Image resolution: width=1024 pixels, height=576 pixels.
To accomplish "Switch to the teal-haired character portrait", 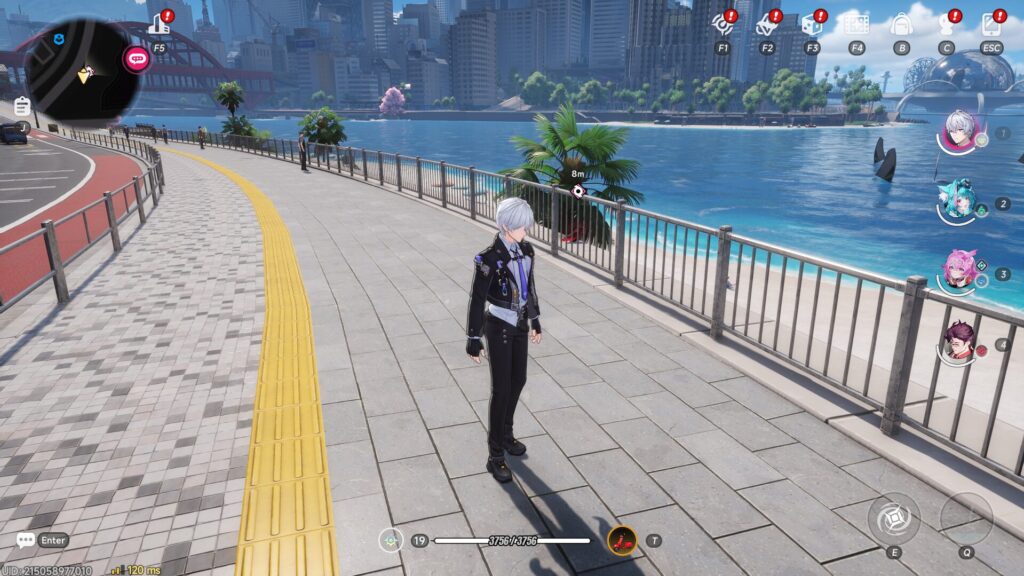I will point(958,201).
